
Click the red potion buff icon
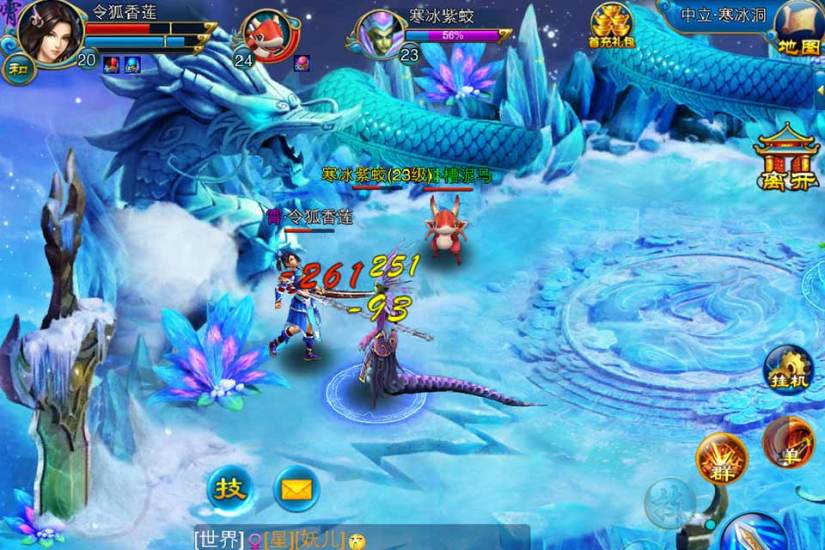[x=110, y=64]
